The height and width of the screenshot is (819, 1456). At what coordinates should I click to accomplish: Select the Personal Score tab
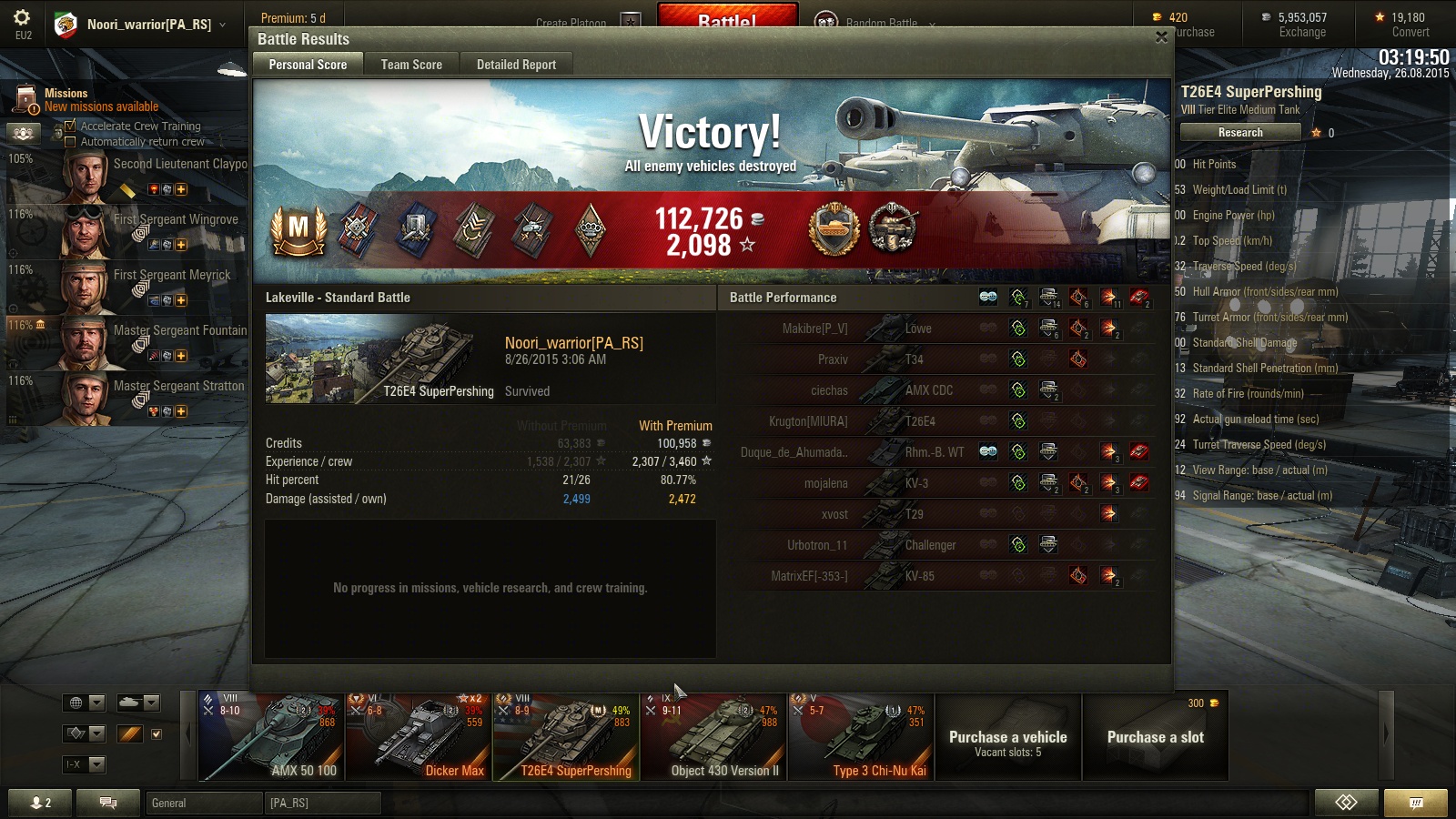[308, 65]
